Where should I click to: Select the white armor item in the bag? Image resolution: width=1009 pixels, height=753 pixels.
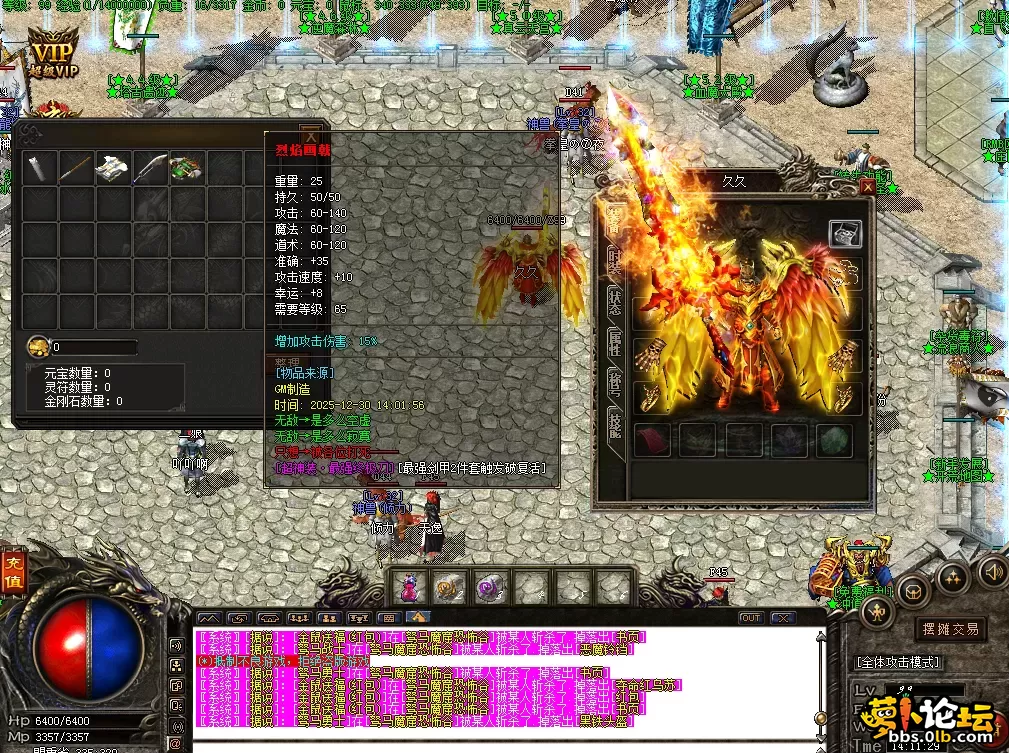[x=111, y=167]
